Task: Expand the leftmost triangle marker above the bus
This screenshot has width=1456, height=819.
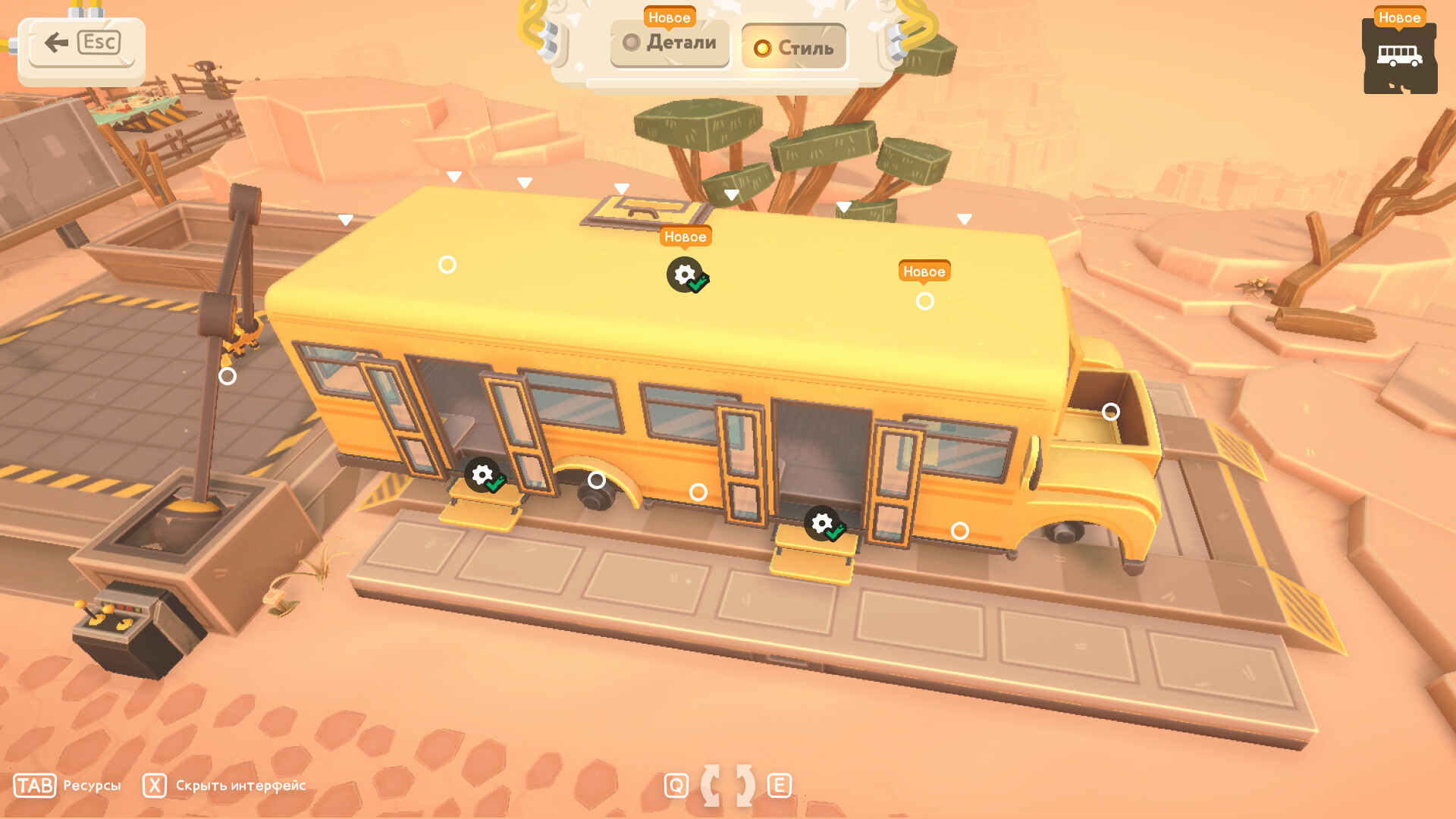Action: pyautogui.click(x=345, y=221)
